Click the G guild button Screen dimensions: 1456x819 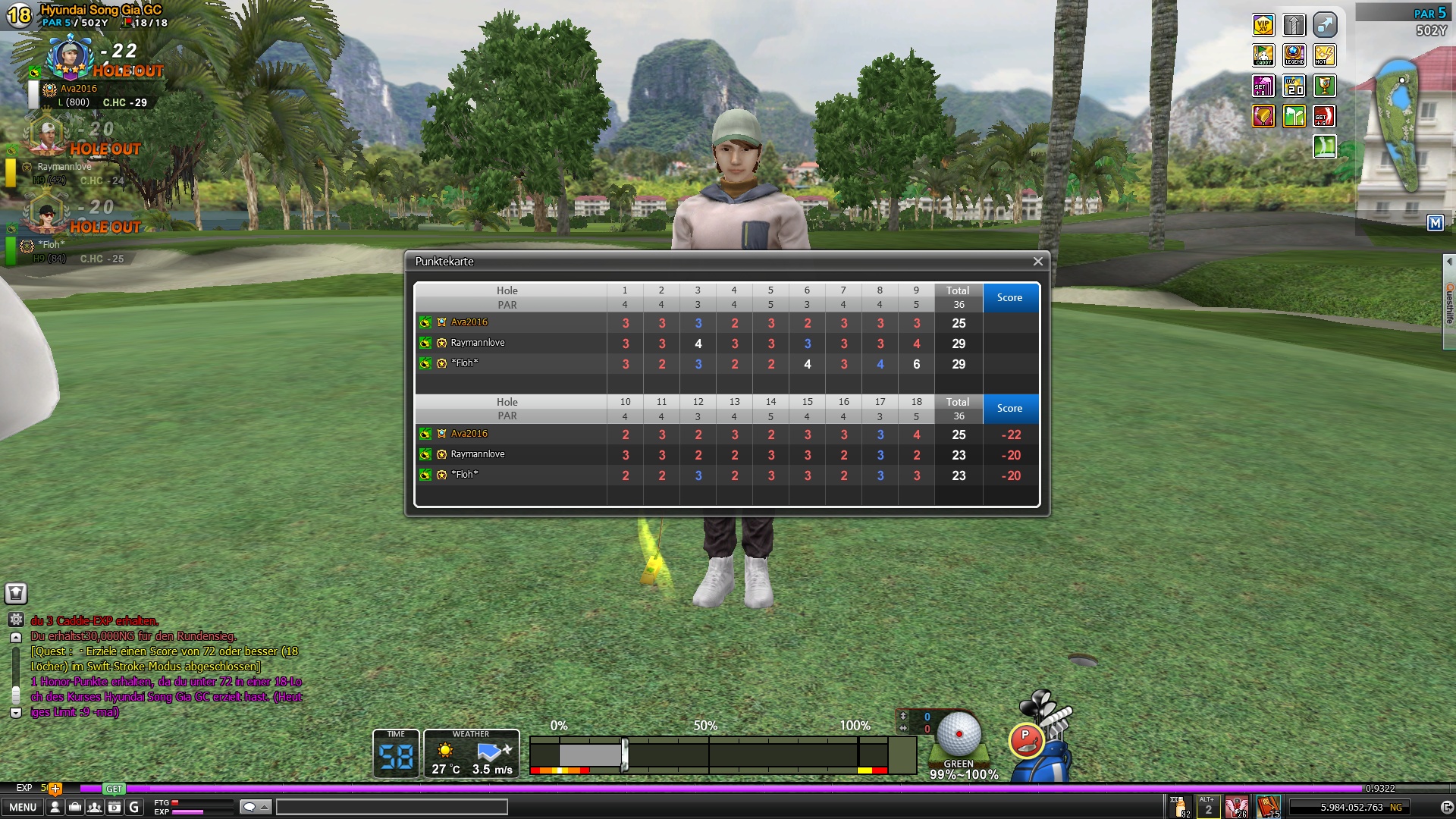tap(134, 808)
